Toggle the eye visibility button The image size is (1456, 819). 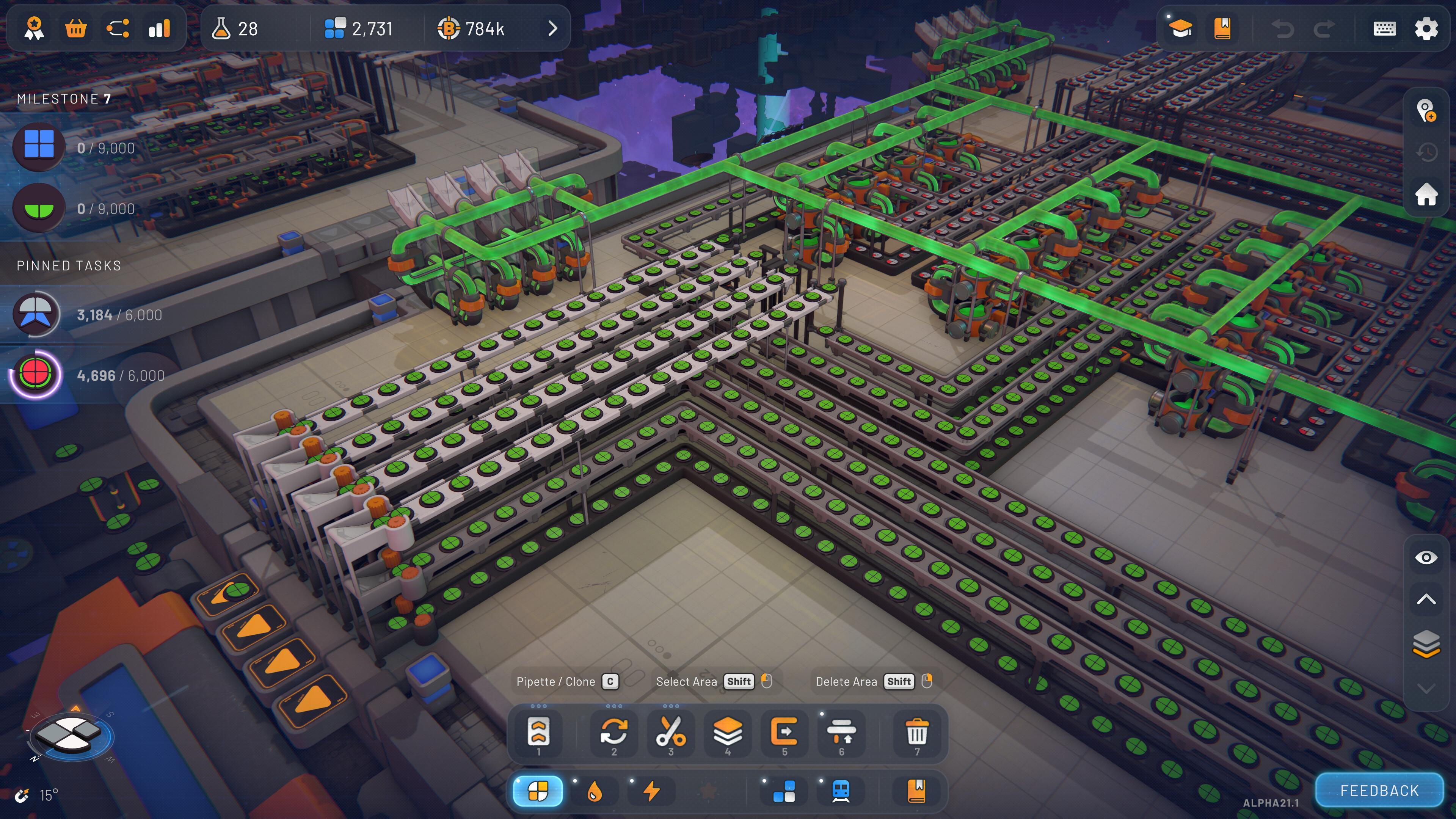pos(1426,558)
